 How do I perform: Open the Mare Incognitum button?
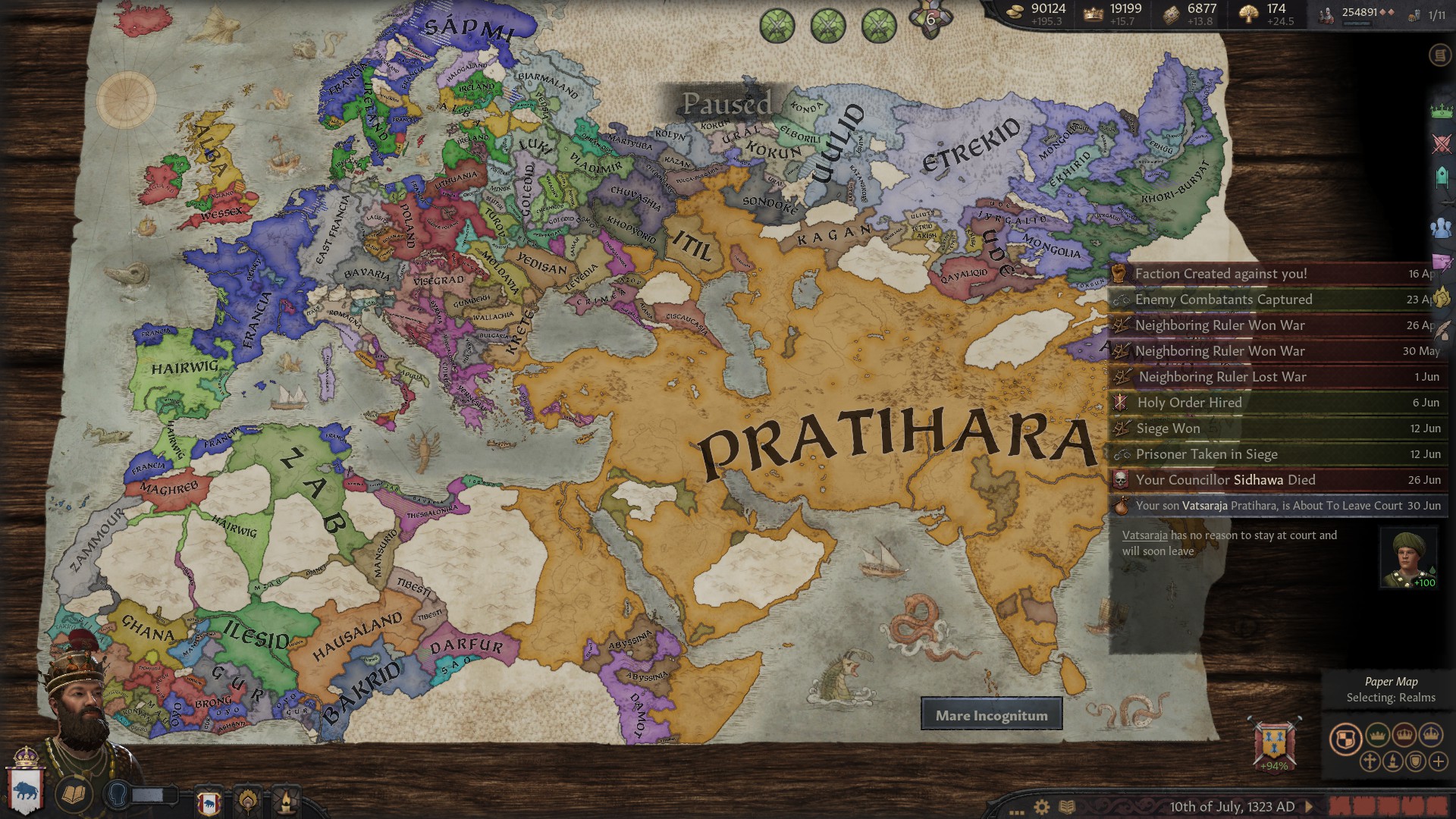pos(991,715)
